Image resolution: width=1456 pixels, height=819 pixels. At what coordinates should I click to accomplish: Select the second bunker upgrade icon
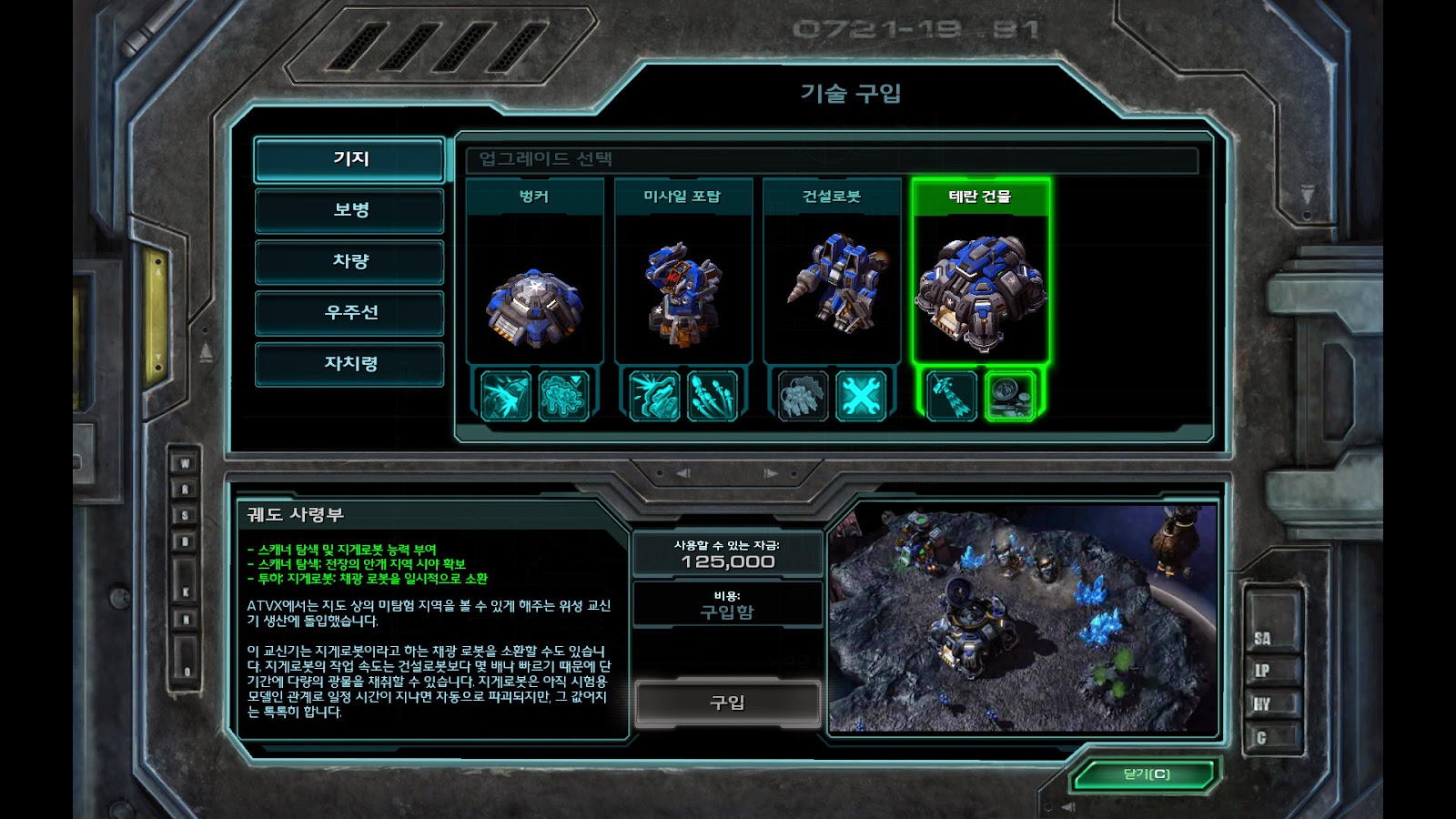[x=563, y=396]
